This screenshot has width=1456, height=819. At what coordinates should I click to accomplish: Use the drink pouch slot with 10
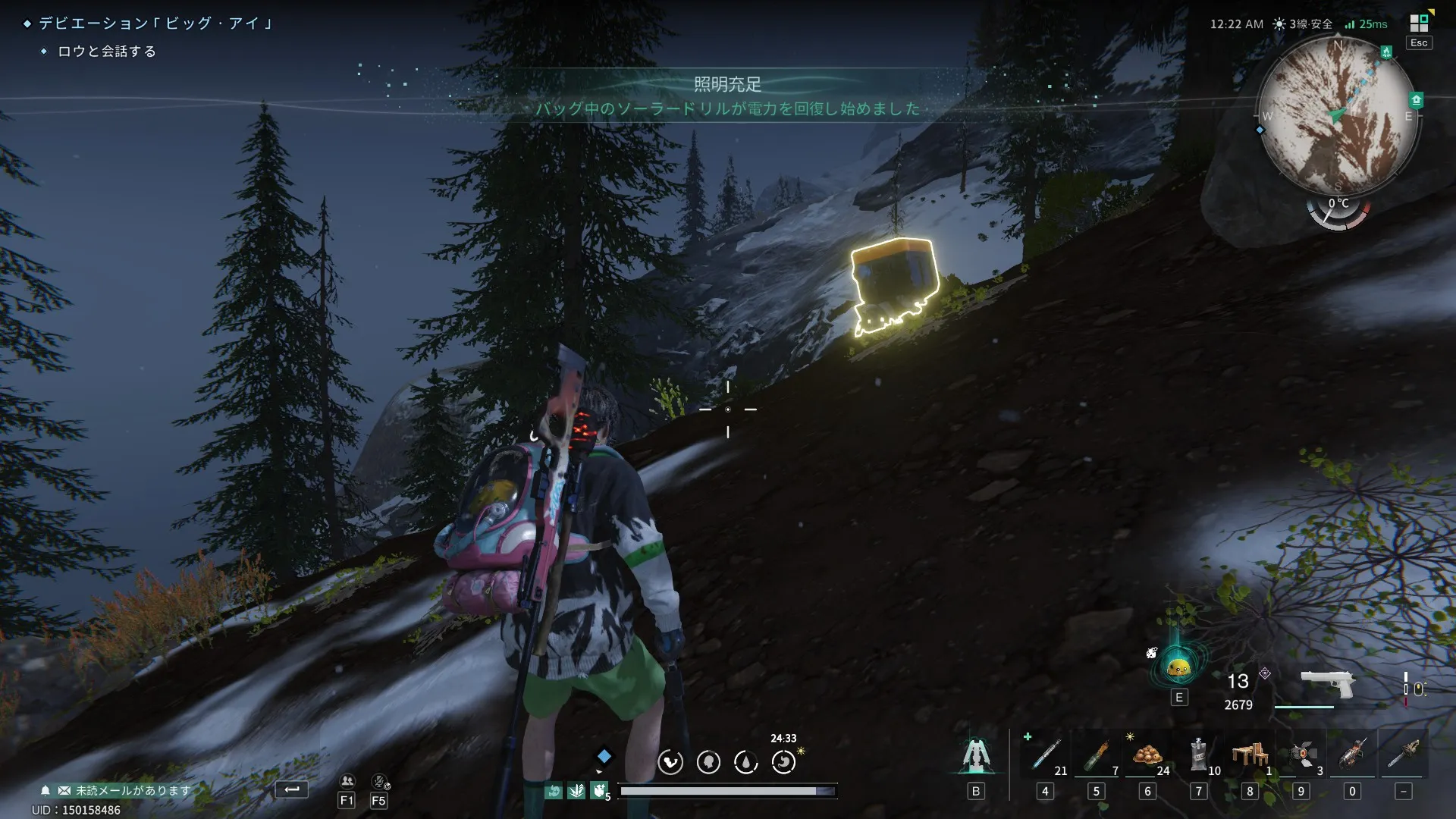(1198, 755)
